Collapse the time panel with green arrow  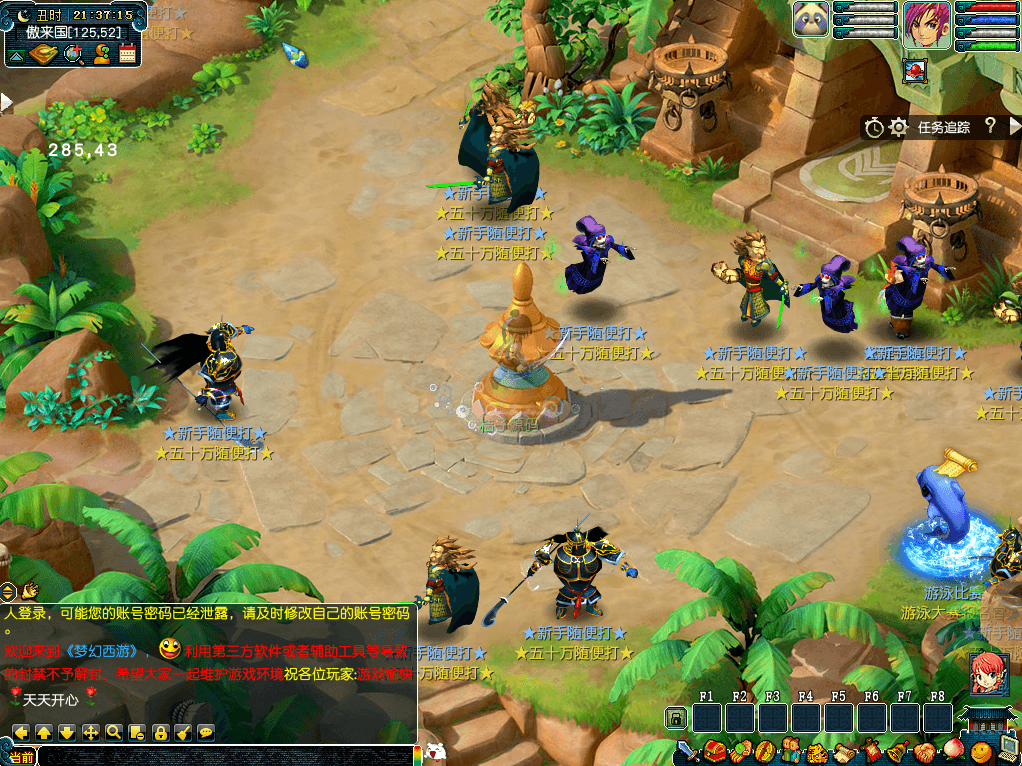point(15,55)
